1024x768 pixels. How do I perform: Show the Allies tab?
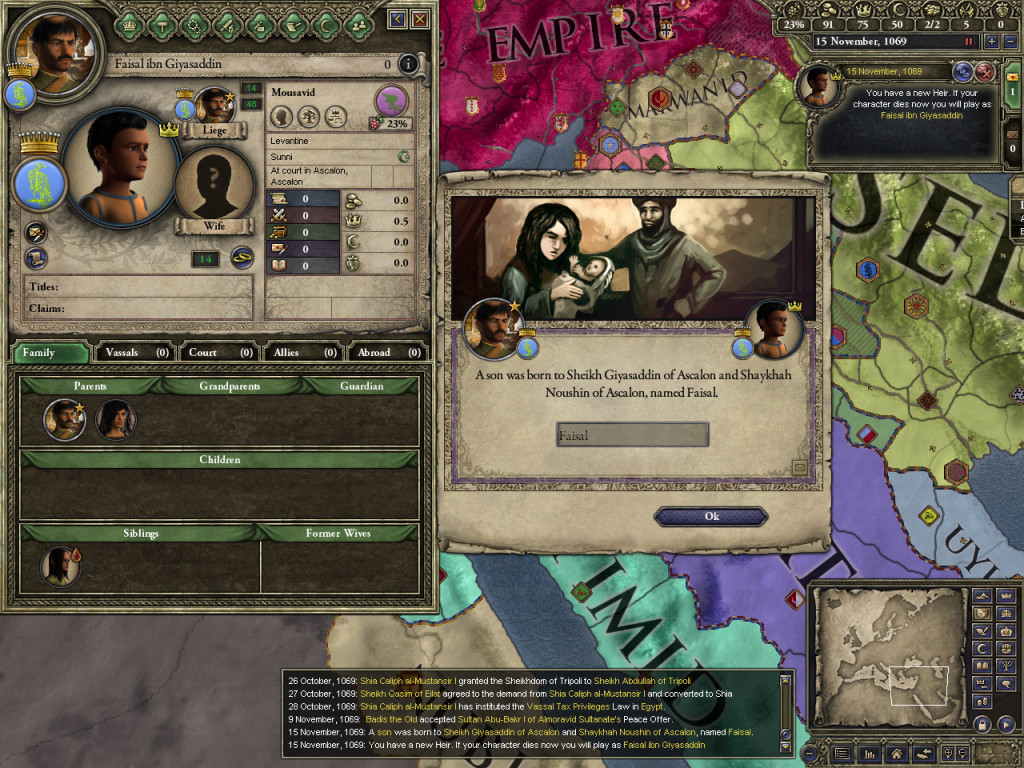302,352
